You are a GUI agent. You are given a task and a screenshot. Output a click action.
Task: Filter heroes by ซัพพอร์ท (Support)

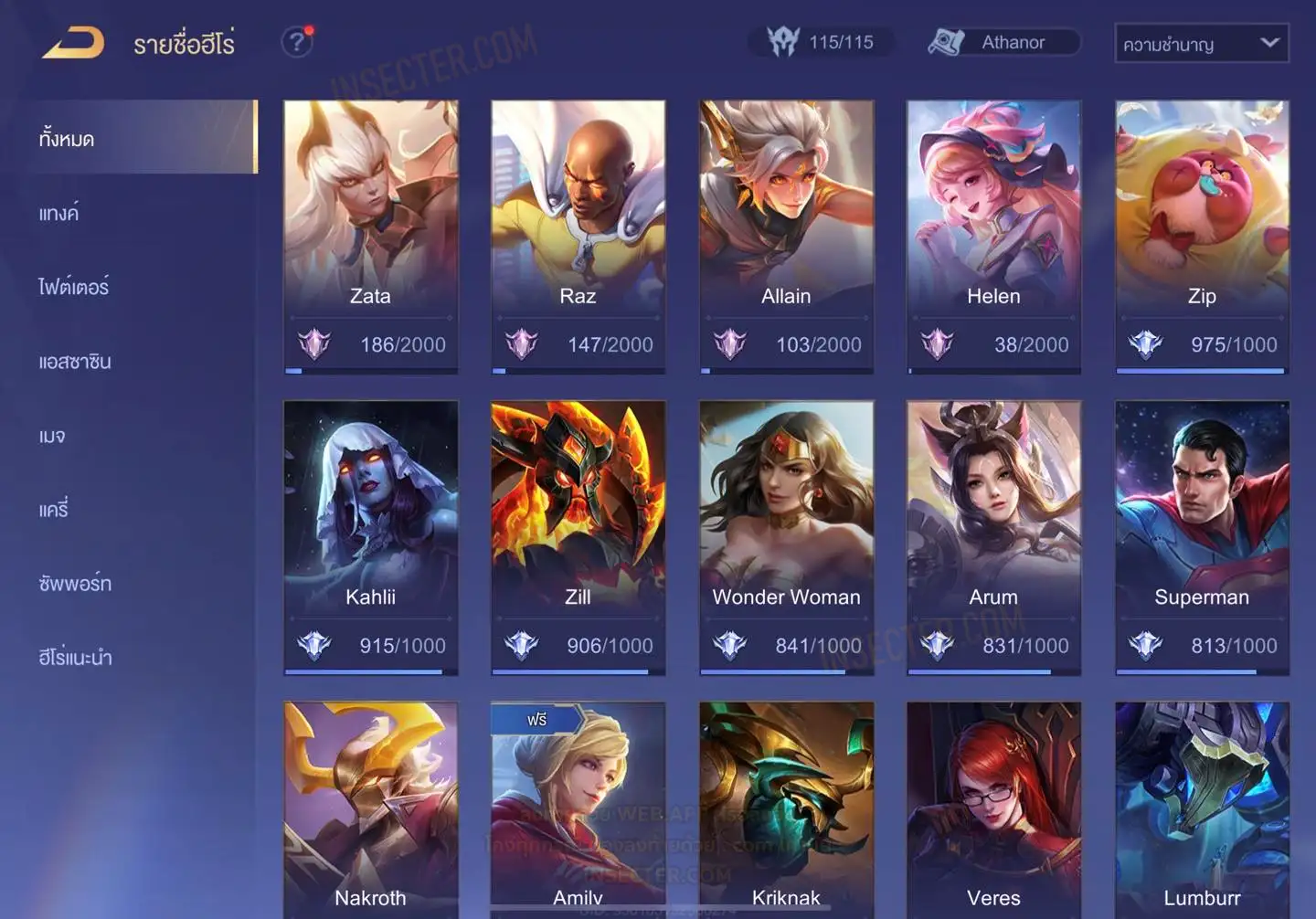tap(75, 584)
